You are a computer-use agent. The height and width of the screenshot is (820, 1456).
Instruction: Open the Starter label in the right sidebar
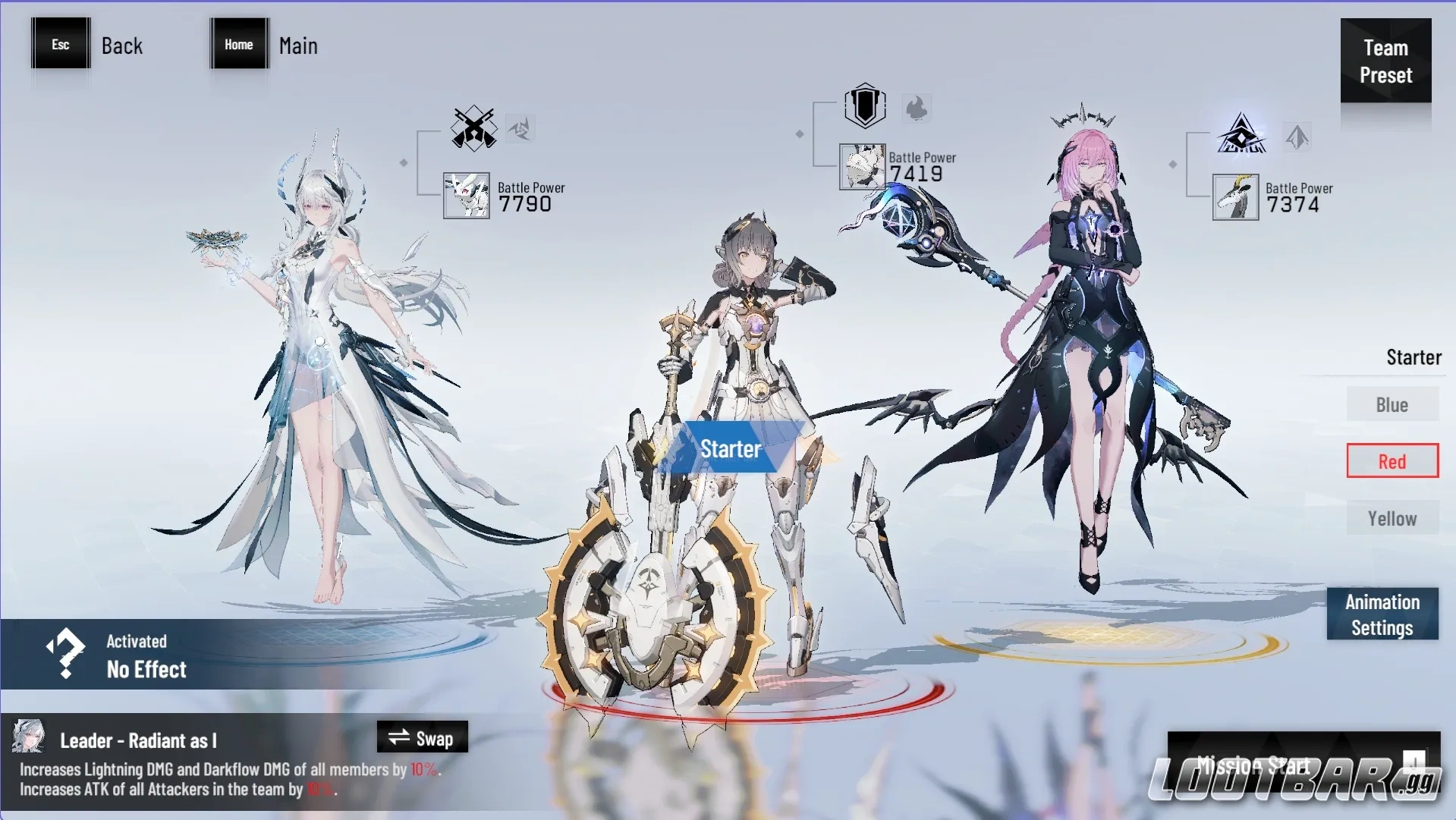coord(1413,357)
